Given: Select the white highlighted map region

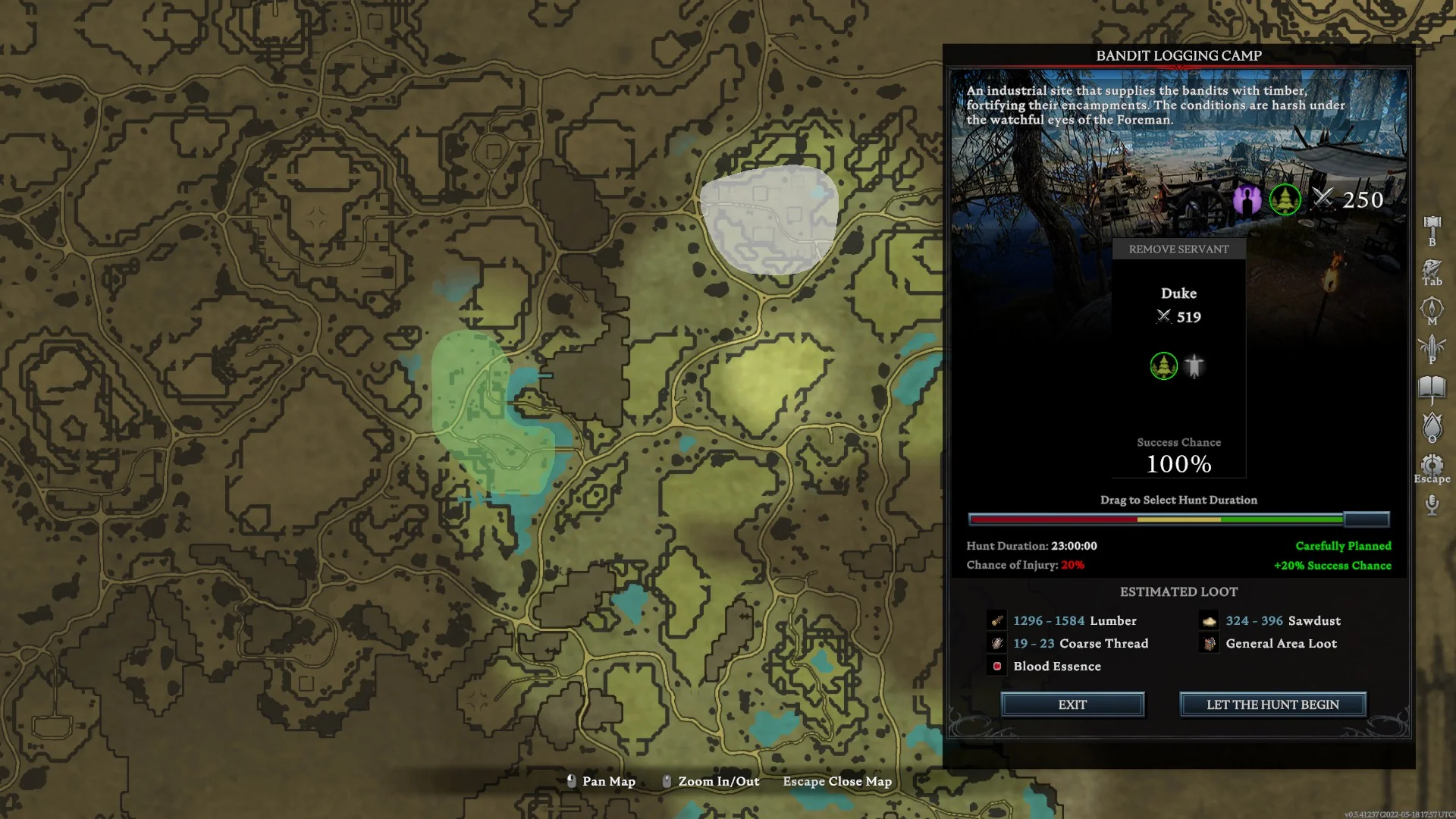Looking at the screenshot, I should [x=770, y=218].
